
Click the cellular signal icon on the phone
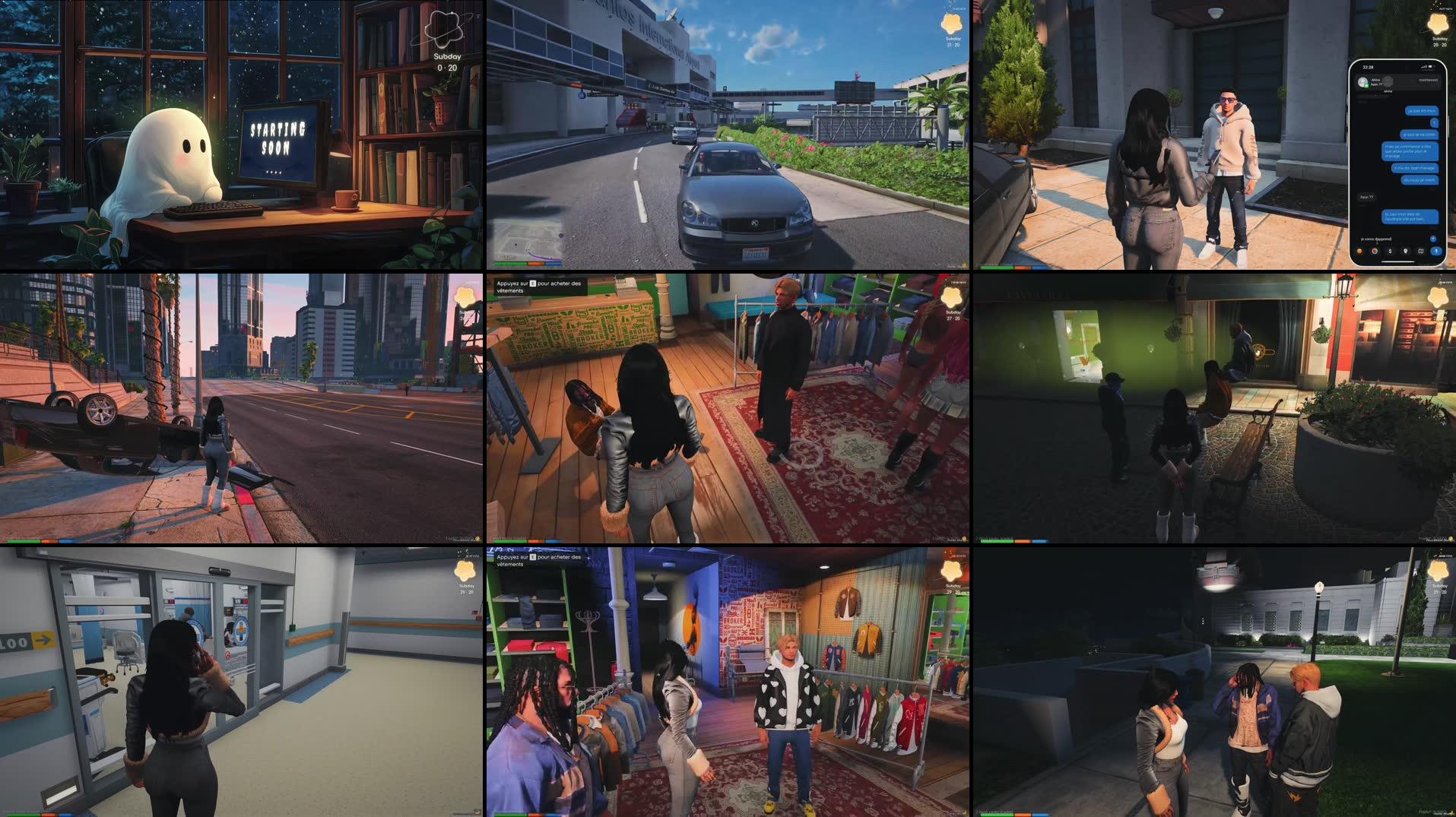[x=1423, y=67]
